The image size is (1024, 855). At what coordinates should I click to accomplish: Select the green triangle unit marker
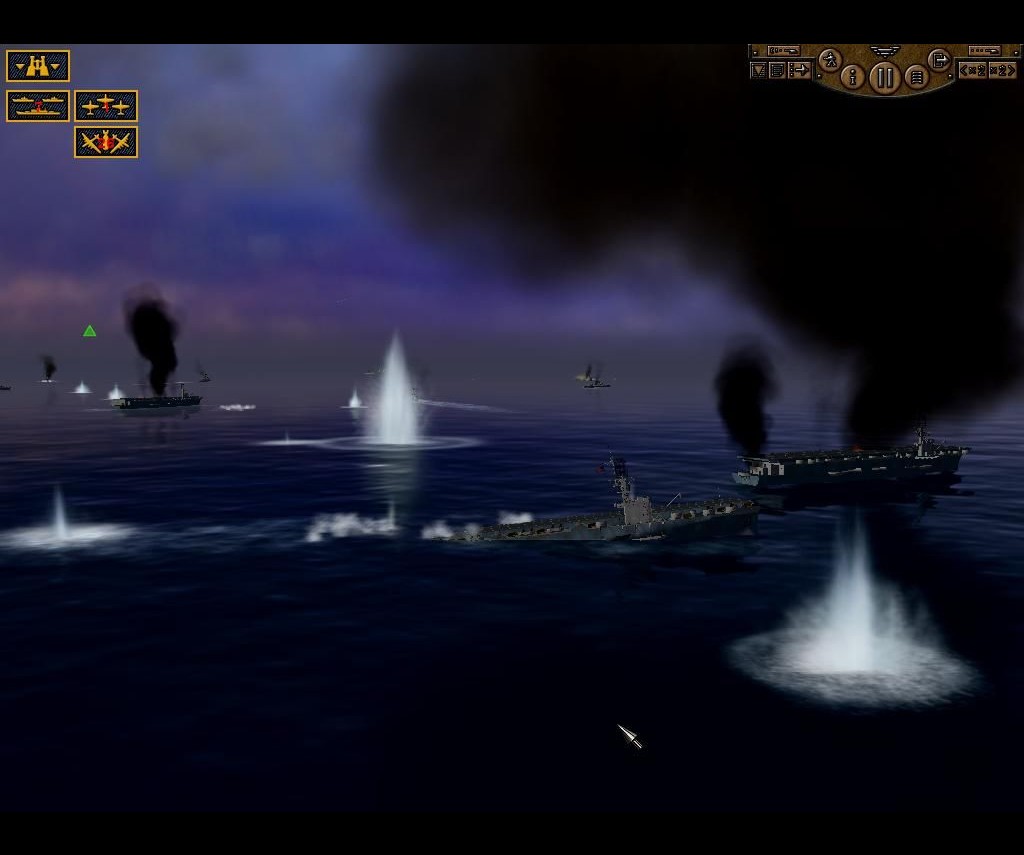coord(90,331)
